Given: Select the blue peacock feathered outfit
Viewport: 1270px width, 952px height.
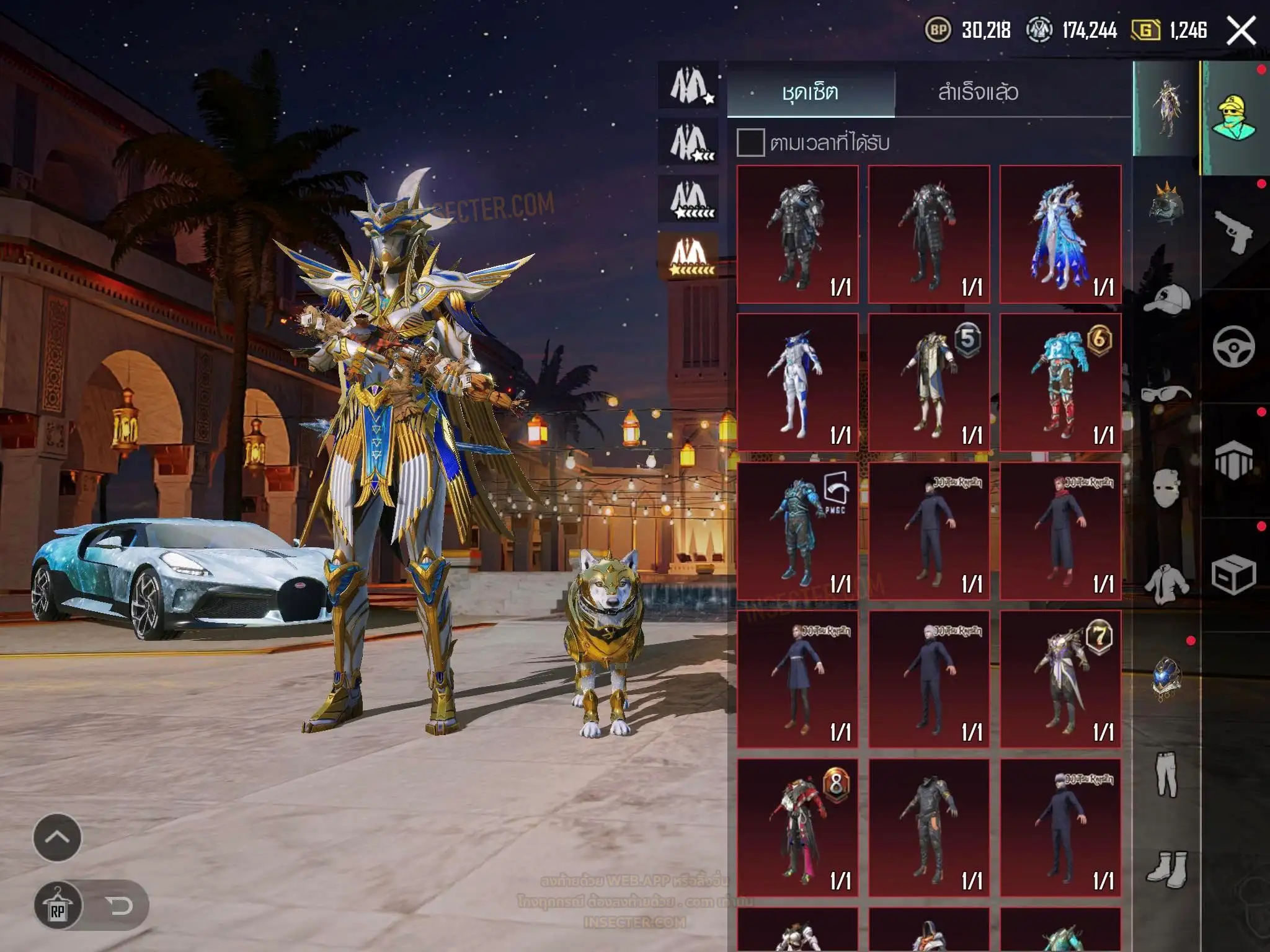Looking at the screenshot, I should point(1060,234).
